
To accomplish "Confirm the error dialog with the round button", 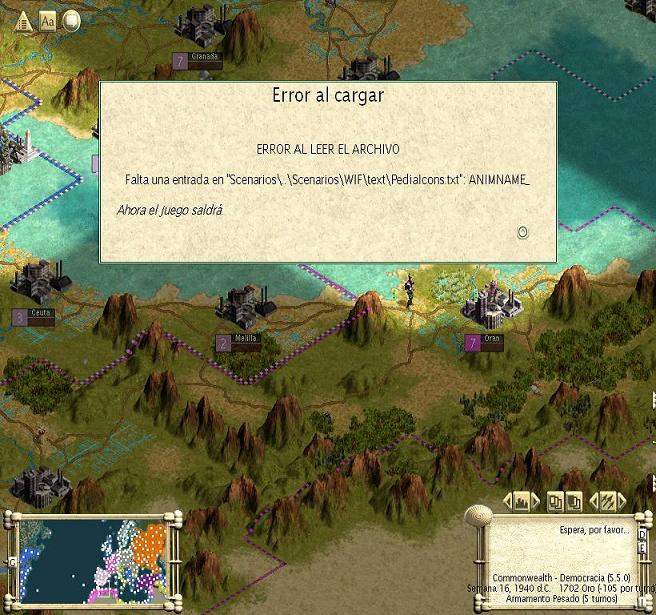I will (522, 232).
